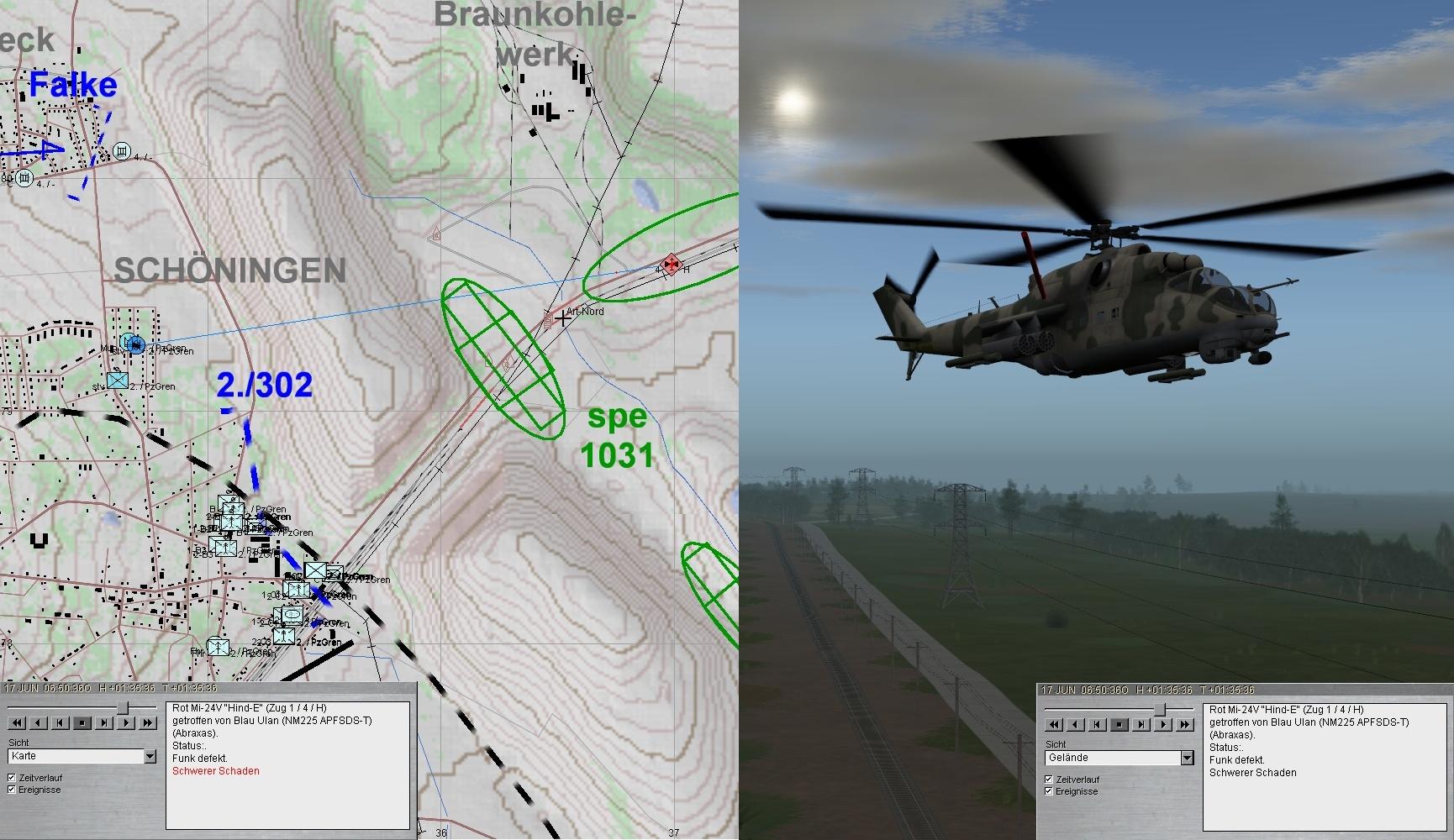
Task: Select the red helicopter unit marker on the map
Action: tap(671, 264)
